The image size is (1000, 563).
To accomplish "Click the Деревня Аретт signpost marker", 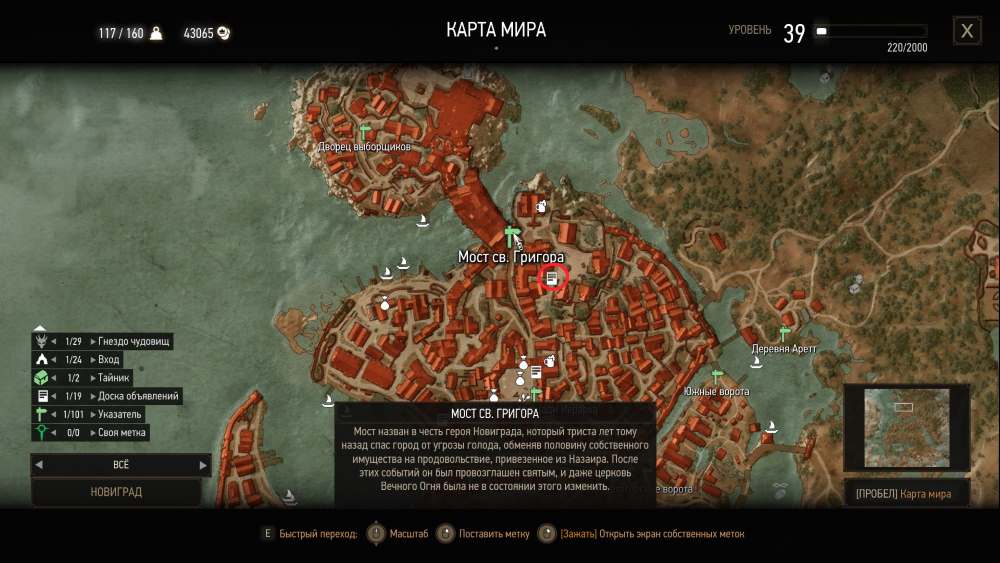I will (x=785, y=334).
